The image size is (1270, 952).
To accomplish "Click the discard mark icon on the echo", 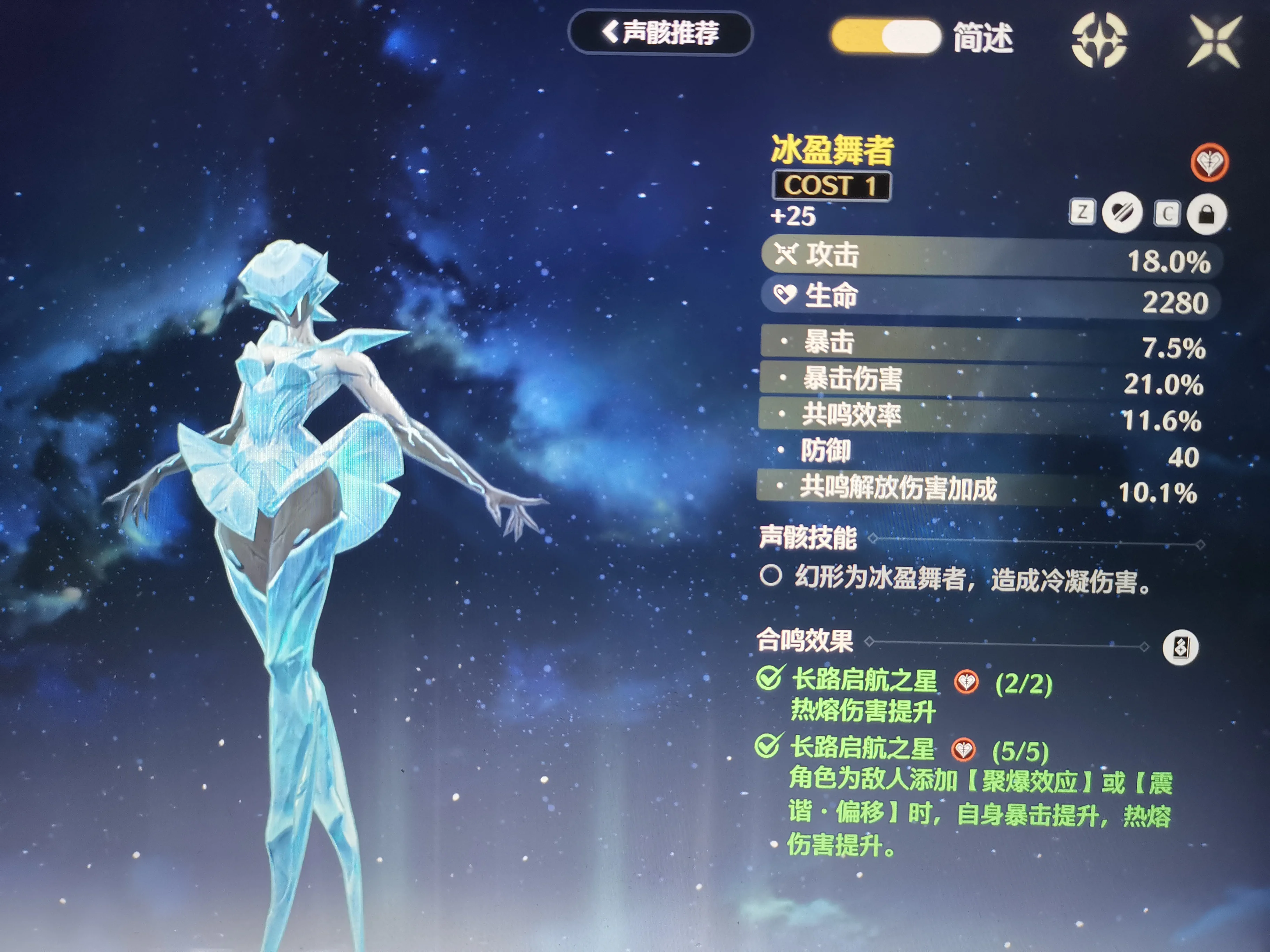I will 1122,213.
